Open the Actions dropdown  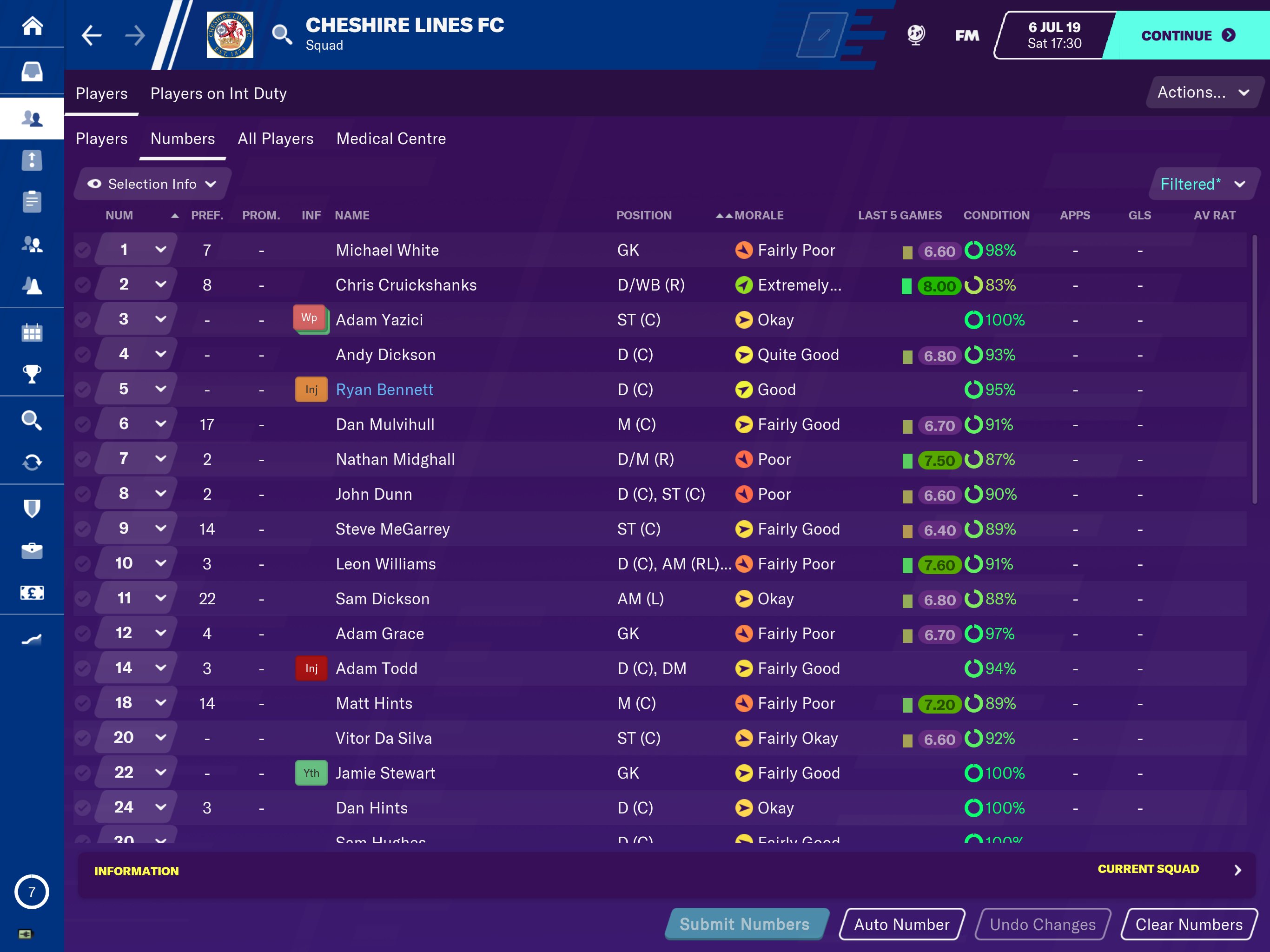pos(1202,93)
